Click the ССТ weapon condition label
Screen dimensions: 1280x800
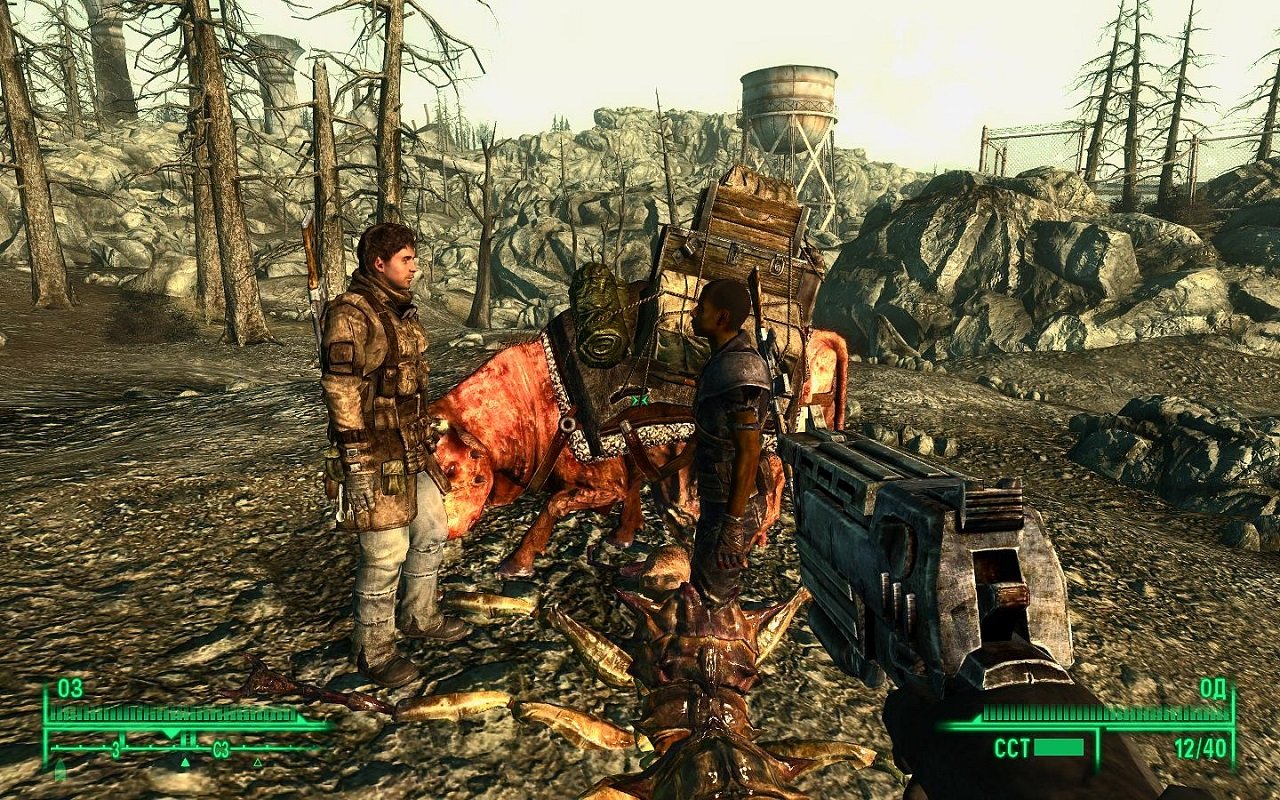[1010, 746]
